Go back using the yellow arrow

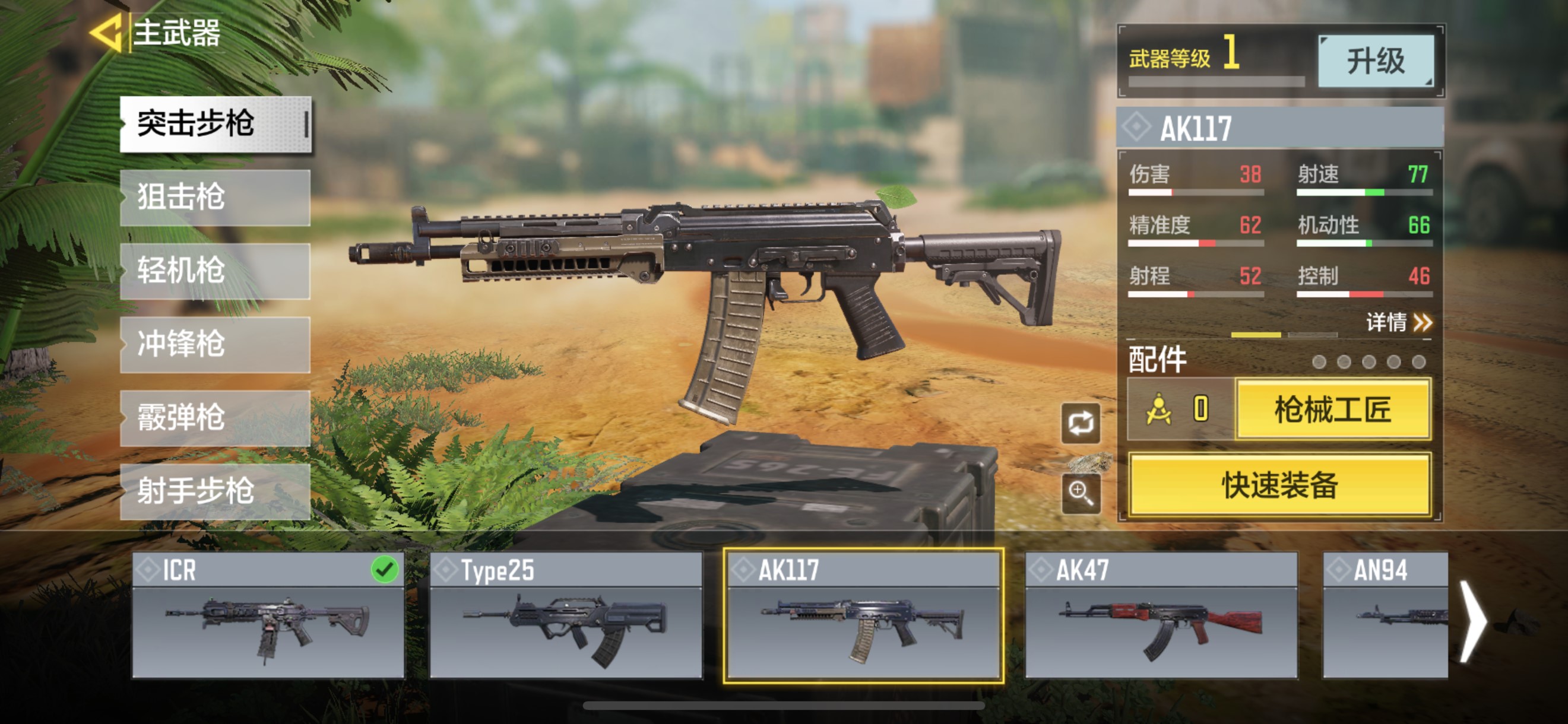(x=107, y=32)
